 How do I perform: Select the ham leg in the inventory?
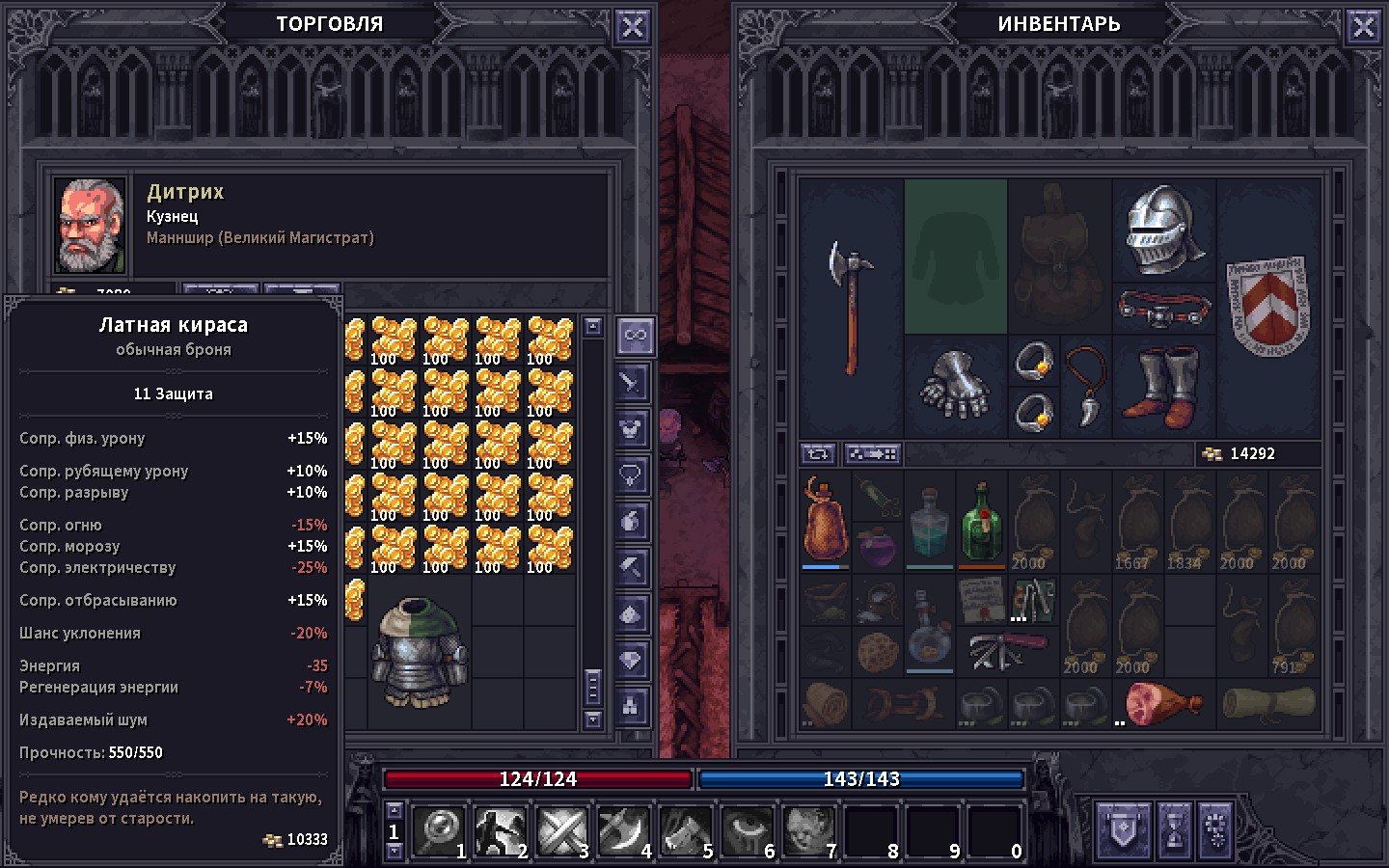pos(1162,703)
